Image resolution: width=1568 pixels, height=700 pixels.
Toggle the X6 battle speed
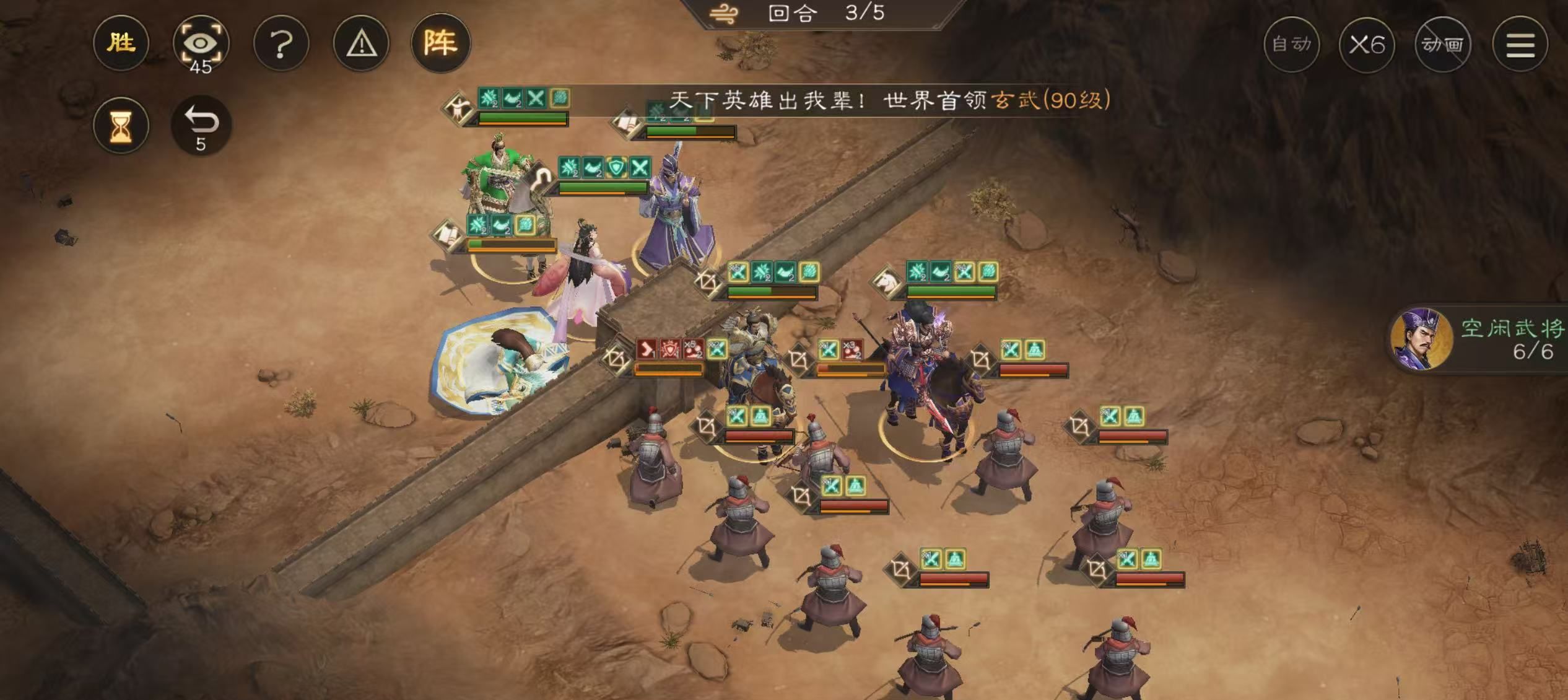(x=1369, y=45)
